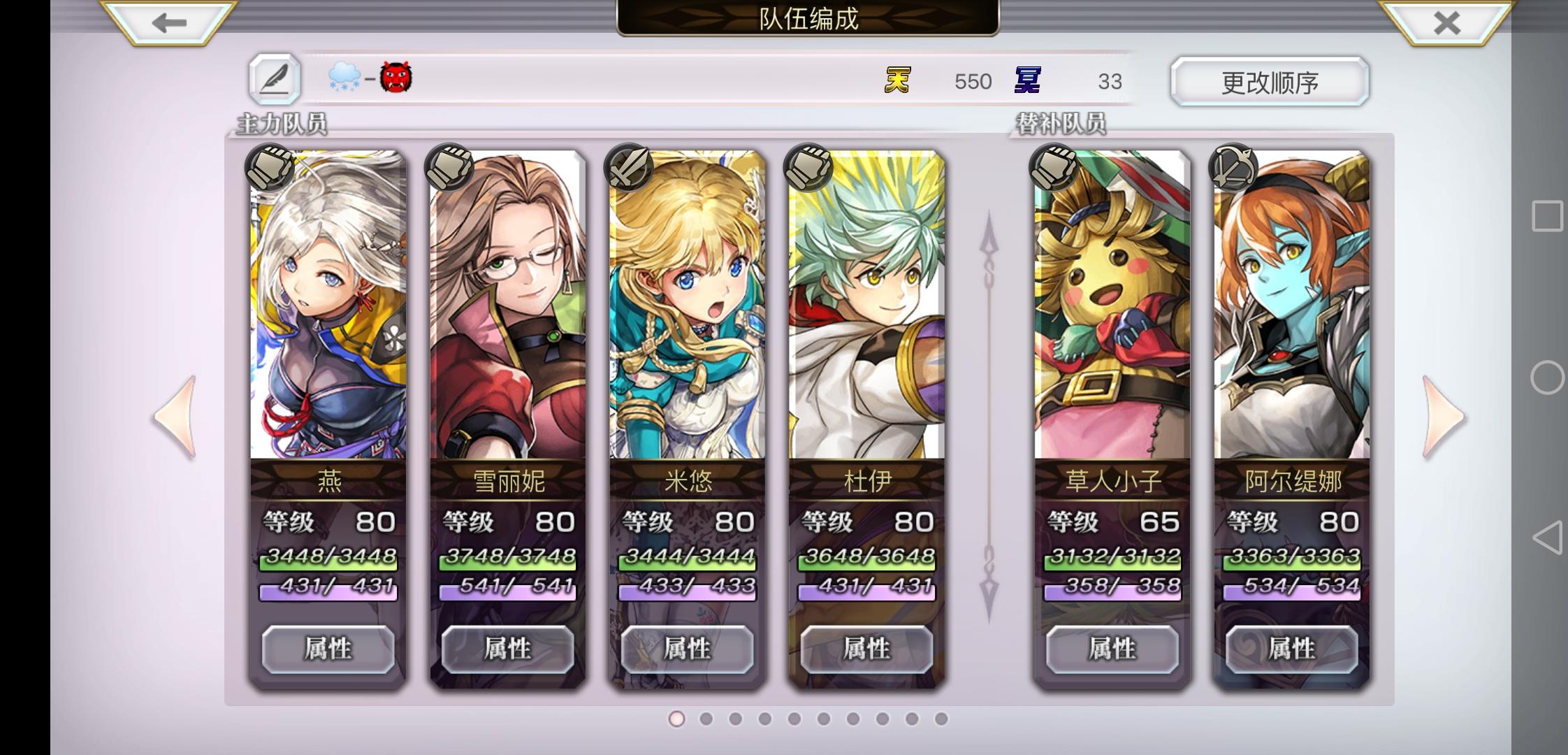Image resolution: width=1568 pixels, height=755 pixels.
Task: Click the 替补队员 section label
Action: [1061, 122]
